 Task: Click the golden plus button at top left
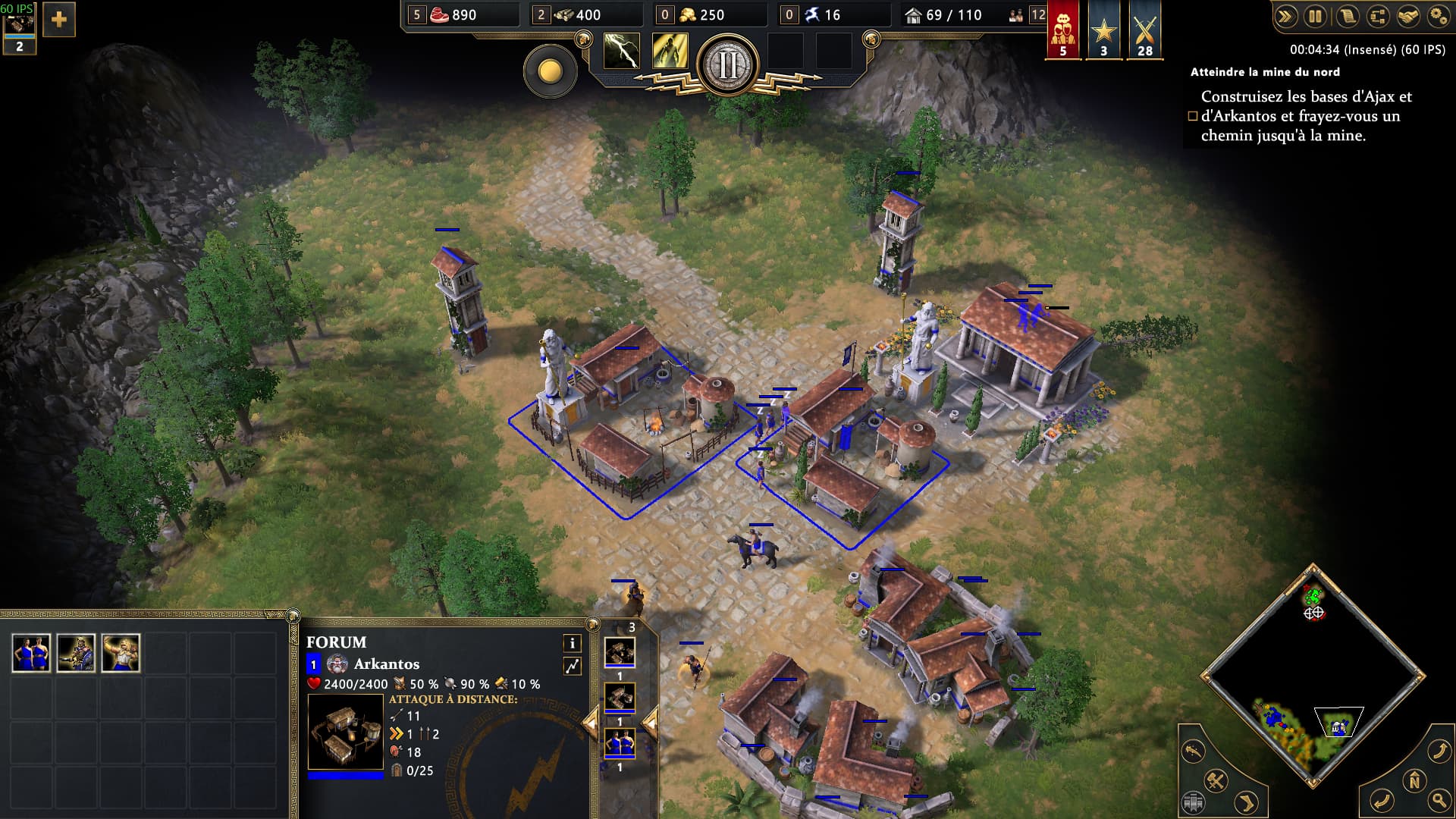tap(58, 20)
